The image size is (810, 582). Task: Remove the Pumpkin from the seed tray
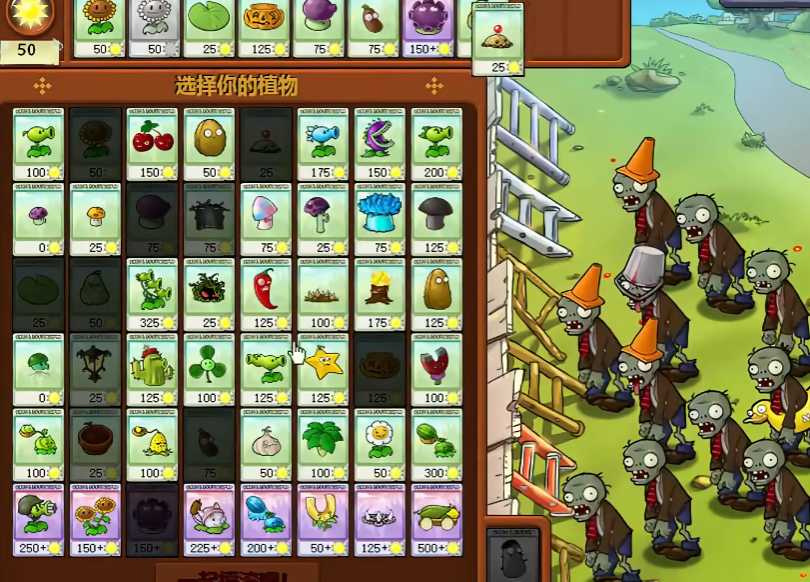click(263, 27)
